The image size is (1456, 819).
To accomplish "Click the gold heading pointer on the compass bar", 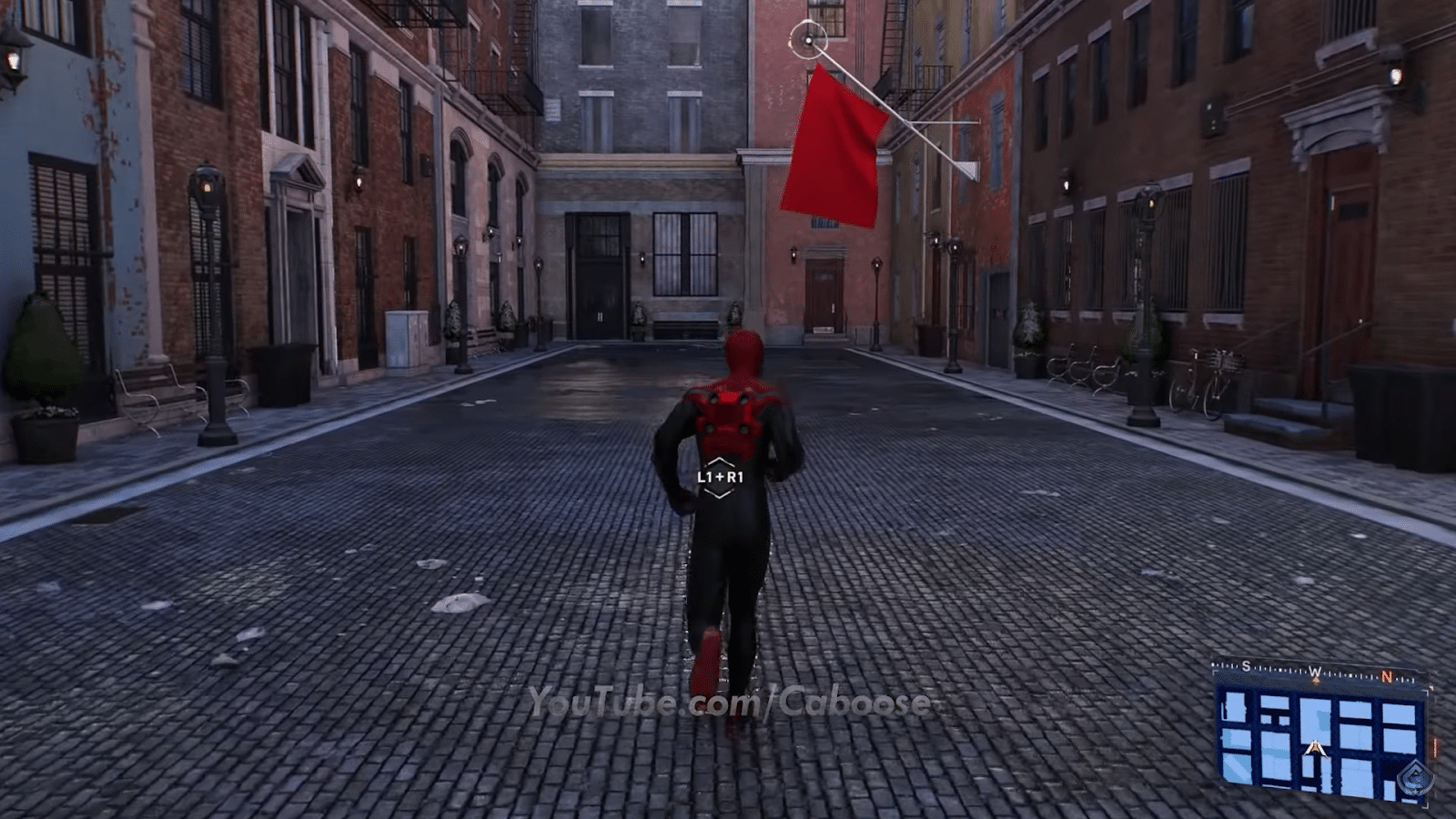I will pos(1315,680).
